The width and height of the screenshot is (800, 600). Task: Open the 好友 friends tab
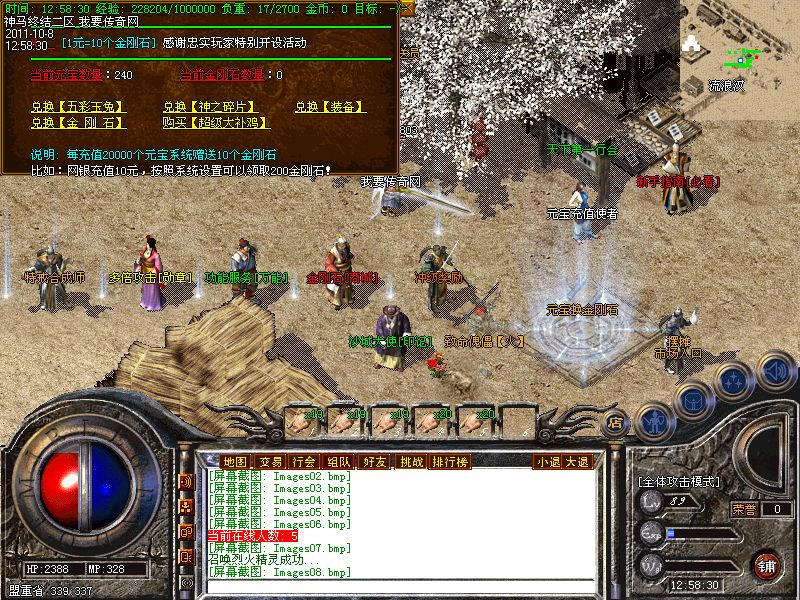coord(375,461)
